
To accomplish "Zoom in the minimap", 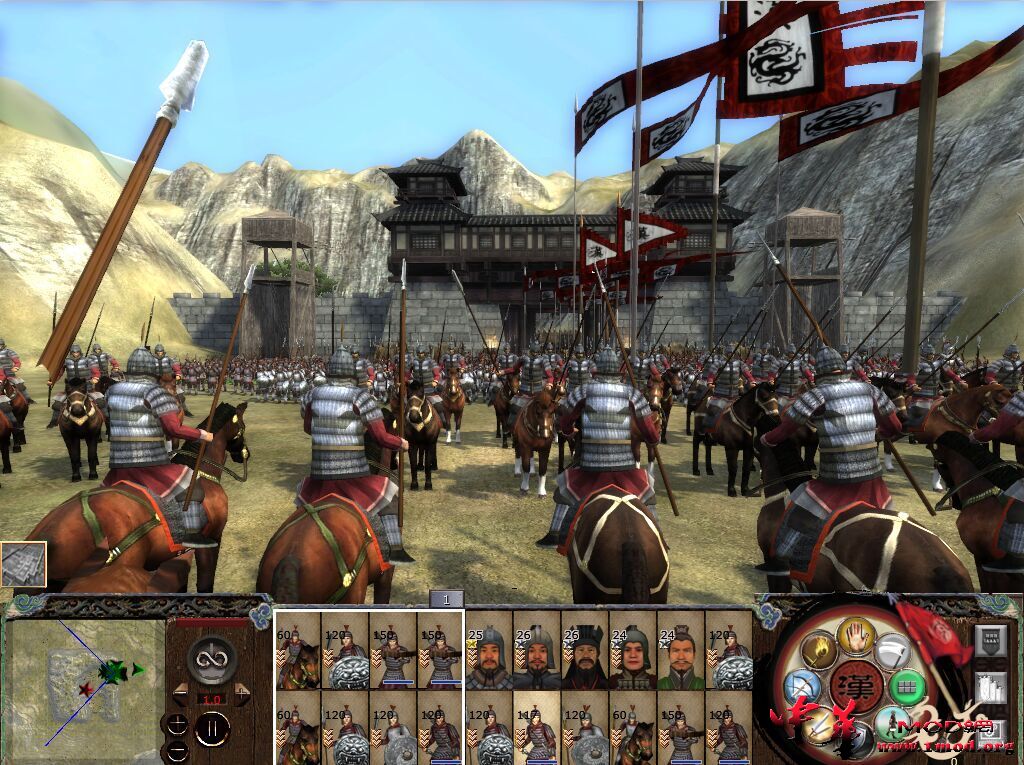I will click(x=176, y=725).
